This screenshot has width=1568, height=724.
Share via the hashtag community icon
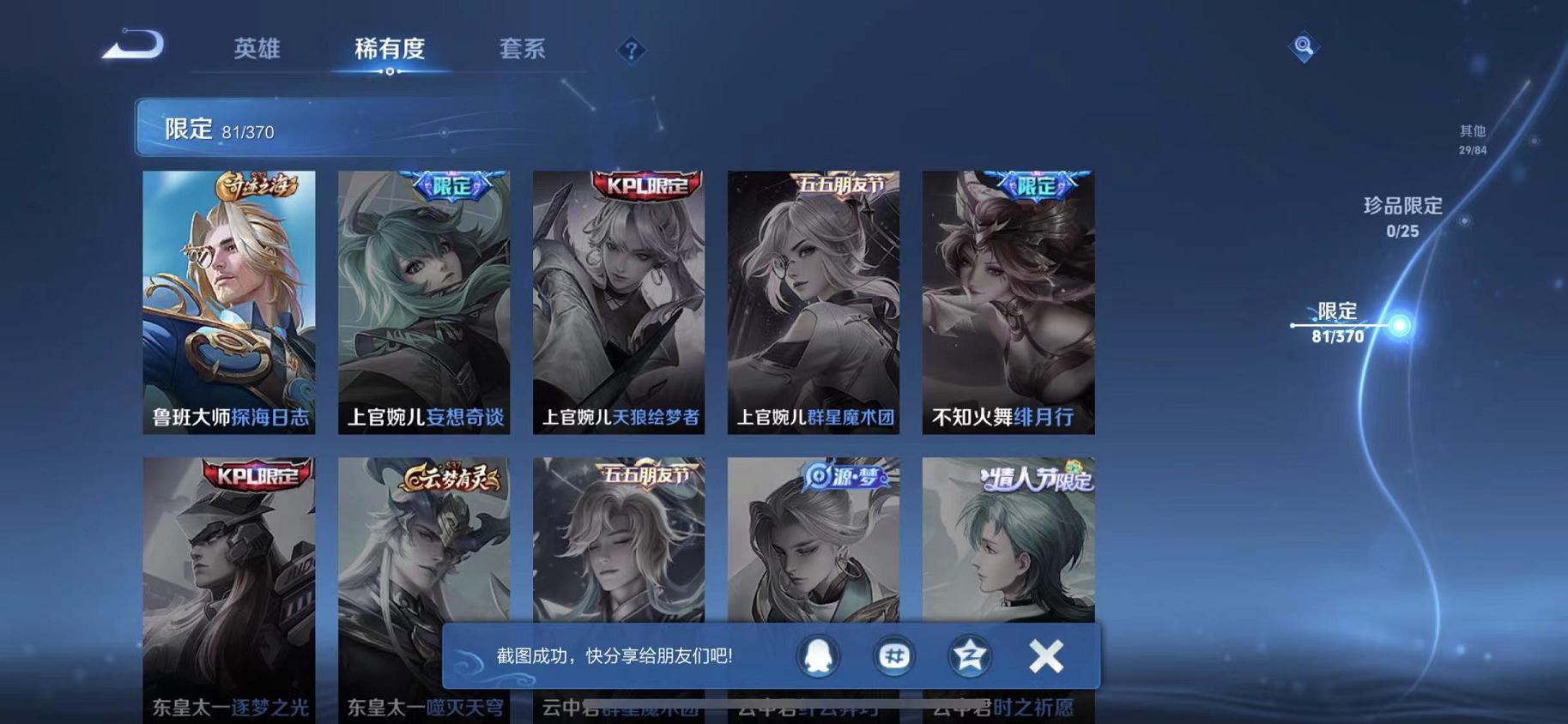(893, 656)
